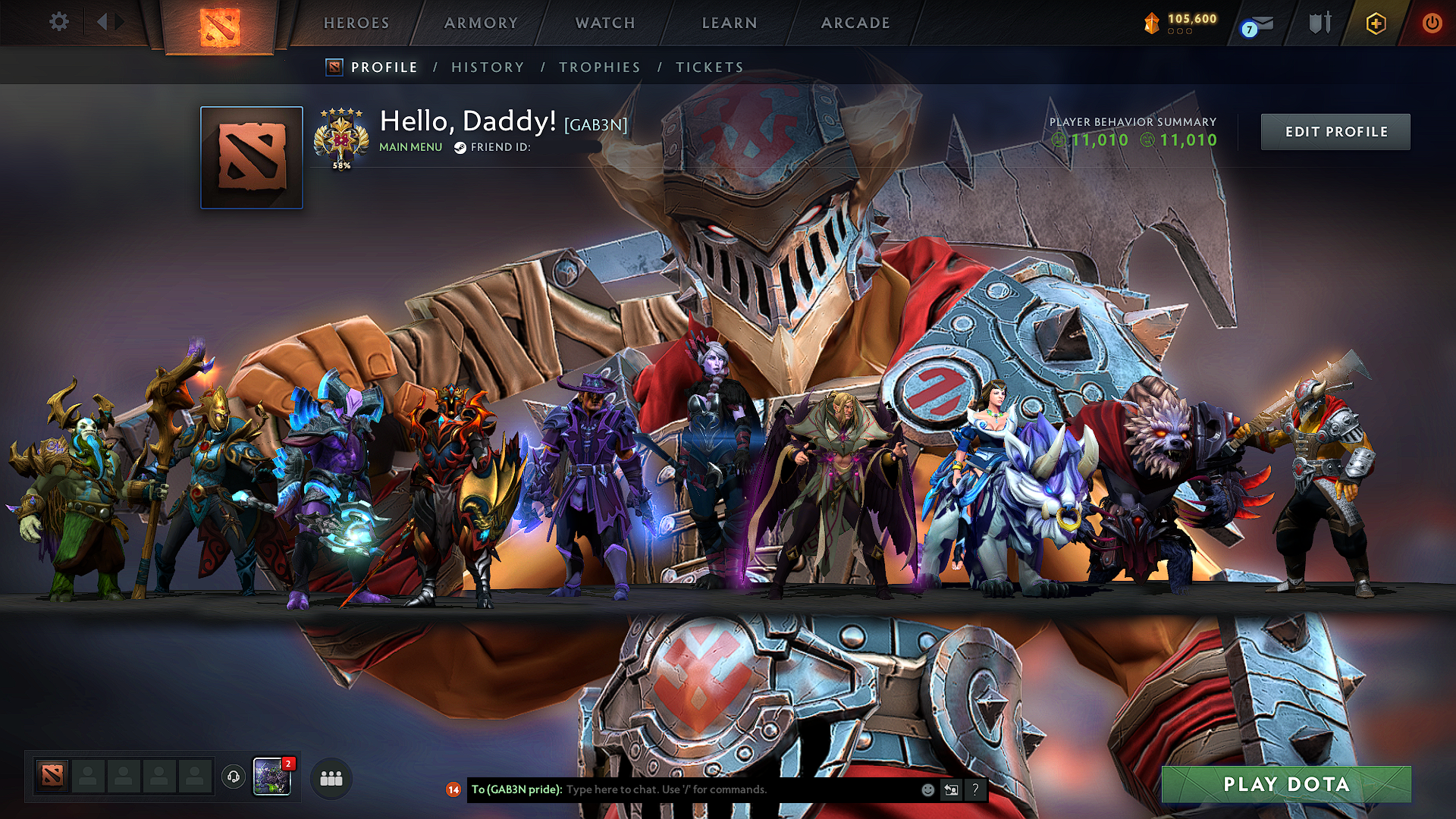Open the ARCADE menu
1456x819 pixels.
[855, 23]
